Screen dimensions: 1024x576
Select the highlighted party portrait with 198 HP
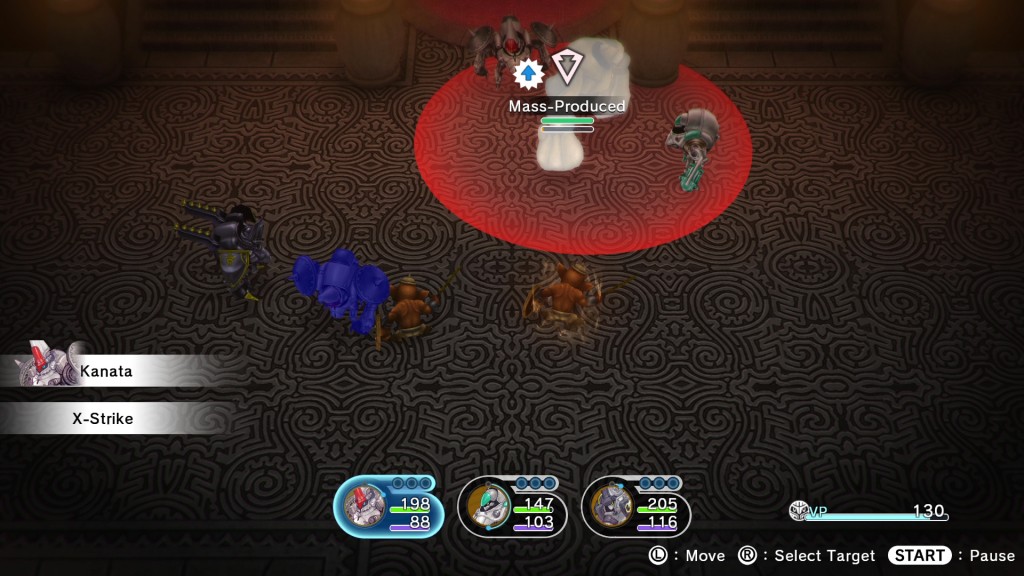(388, 507)
